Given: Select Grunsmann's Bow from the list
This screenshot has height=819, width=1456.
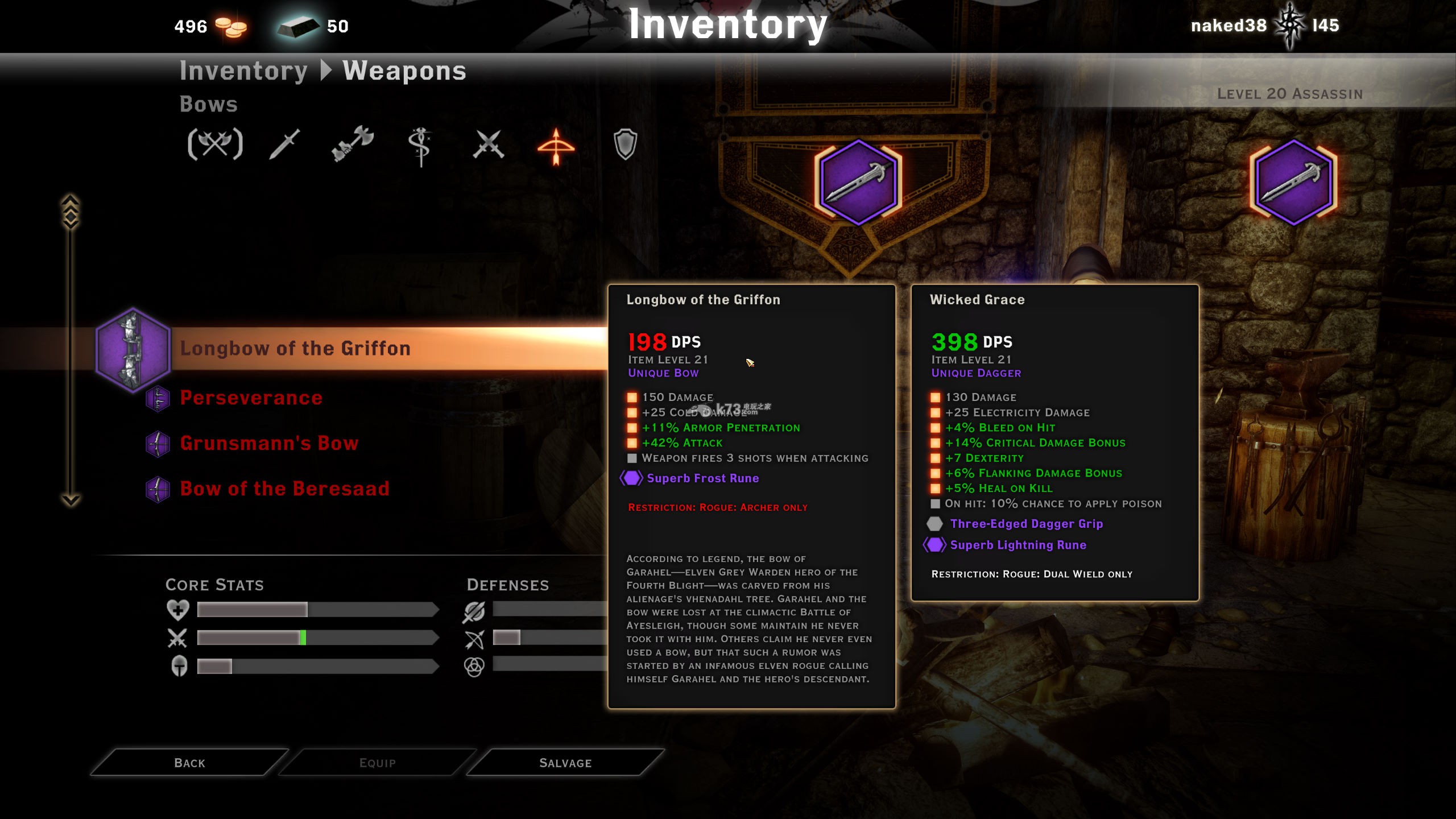Looking at the screenshot, I should (x=269, y=444).
